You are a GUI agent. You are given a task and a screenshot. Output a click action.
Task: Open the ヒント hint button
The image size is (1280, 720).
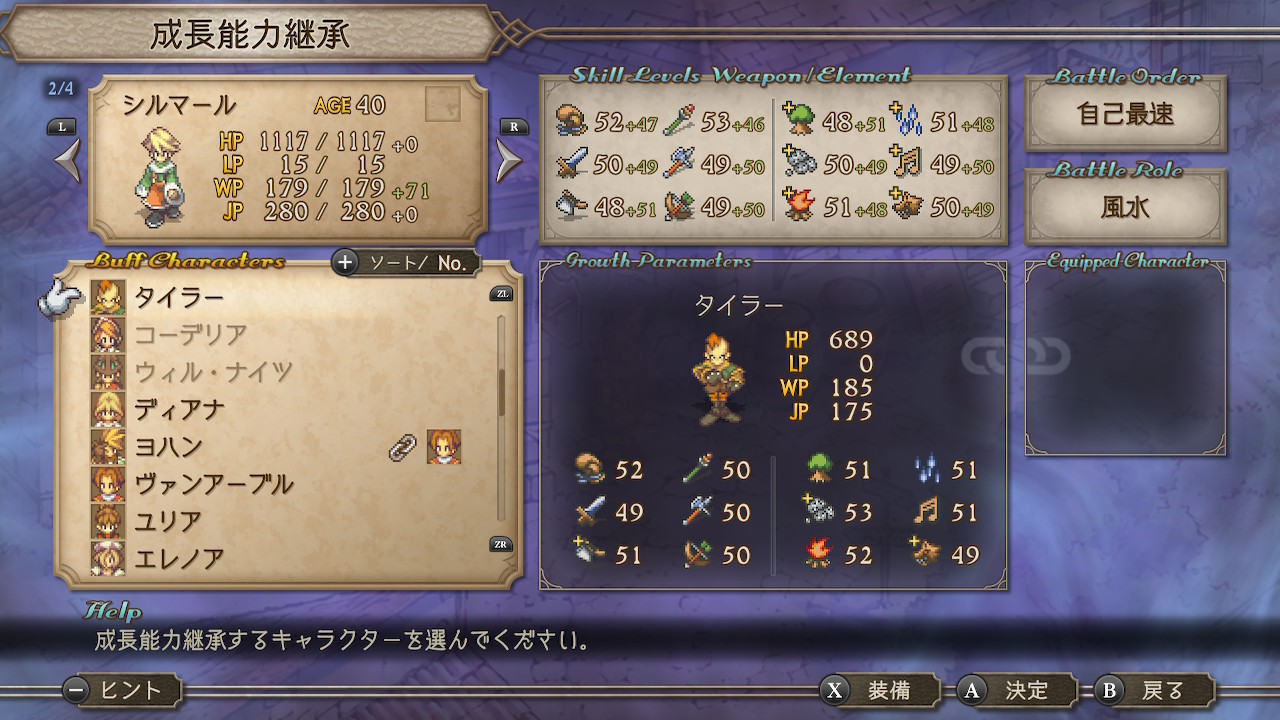tap(122, 690)
